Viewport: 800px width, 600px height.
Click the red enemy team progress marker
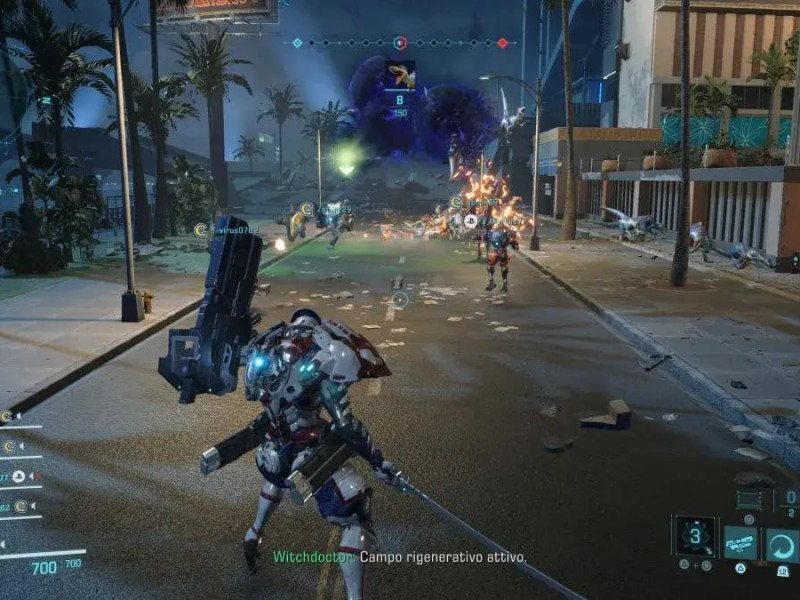click(x=502, y=43)
